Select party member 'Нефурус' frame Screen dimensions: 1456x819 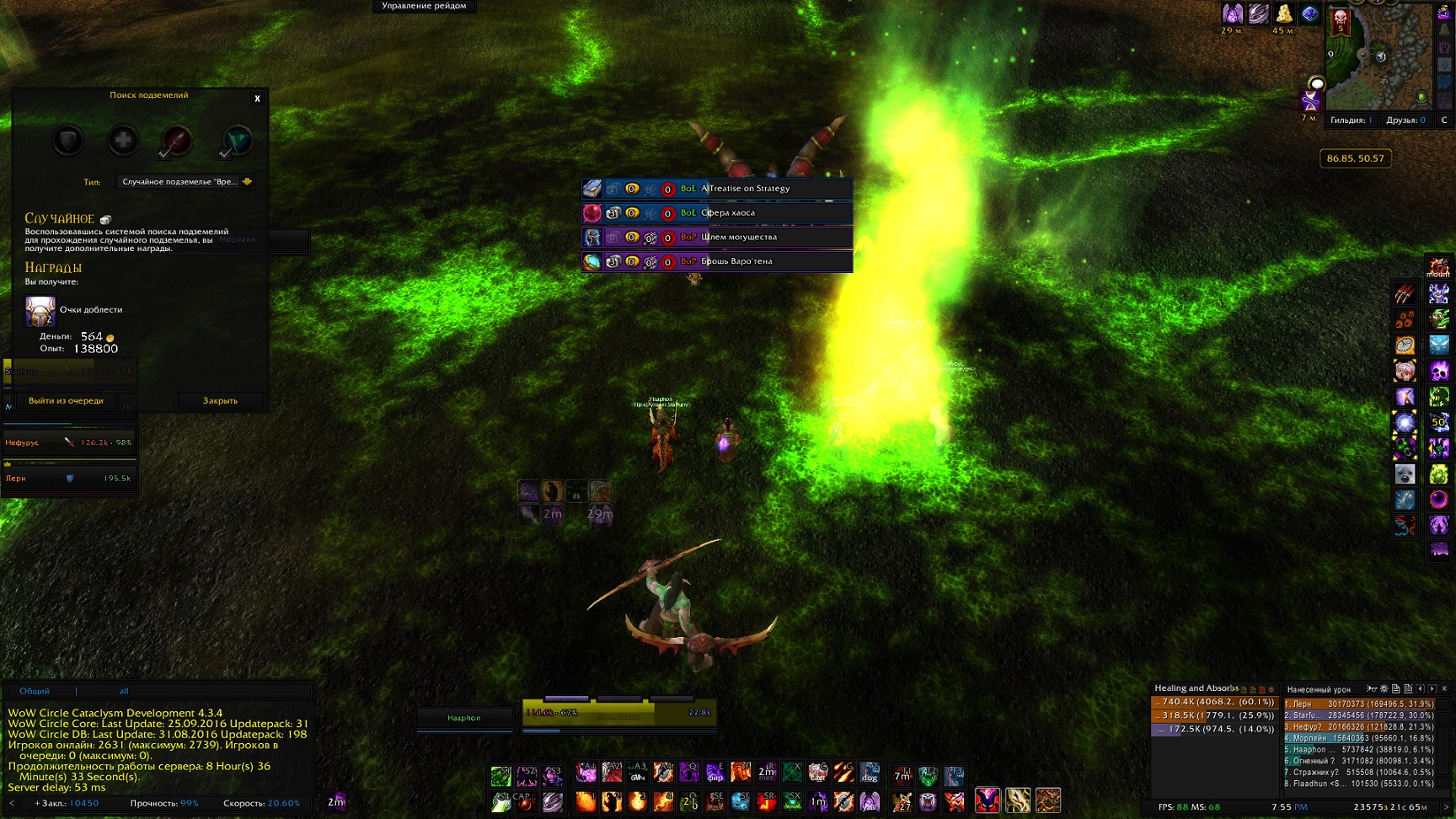coord(69,442)
